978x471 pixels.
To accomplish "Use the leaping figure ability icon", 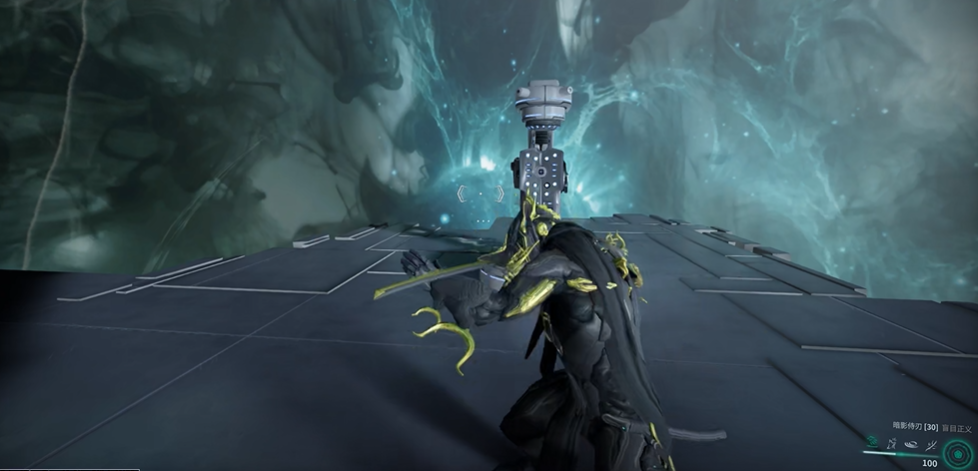I will pos(891,441).
